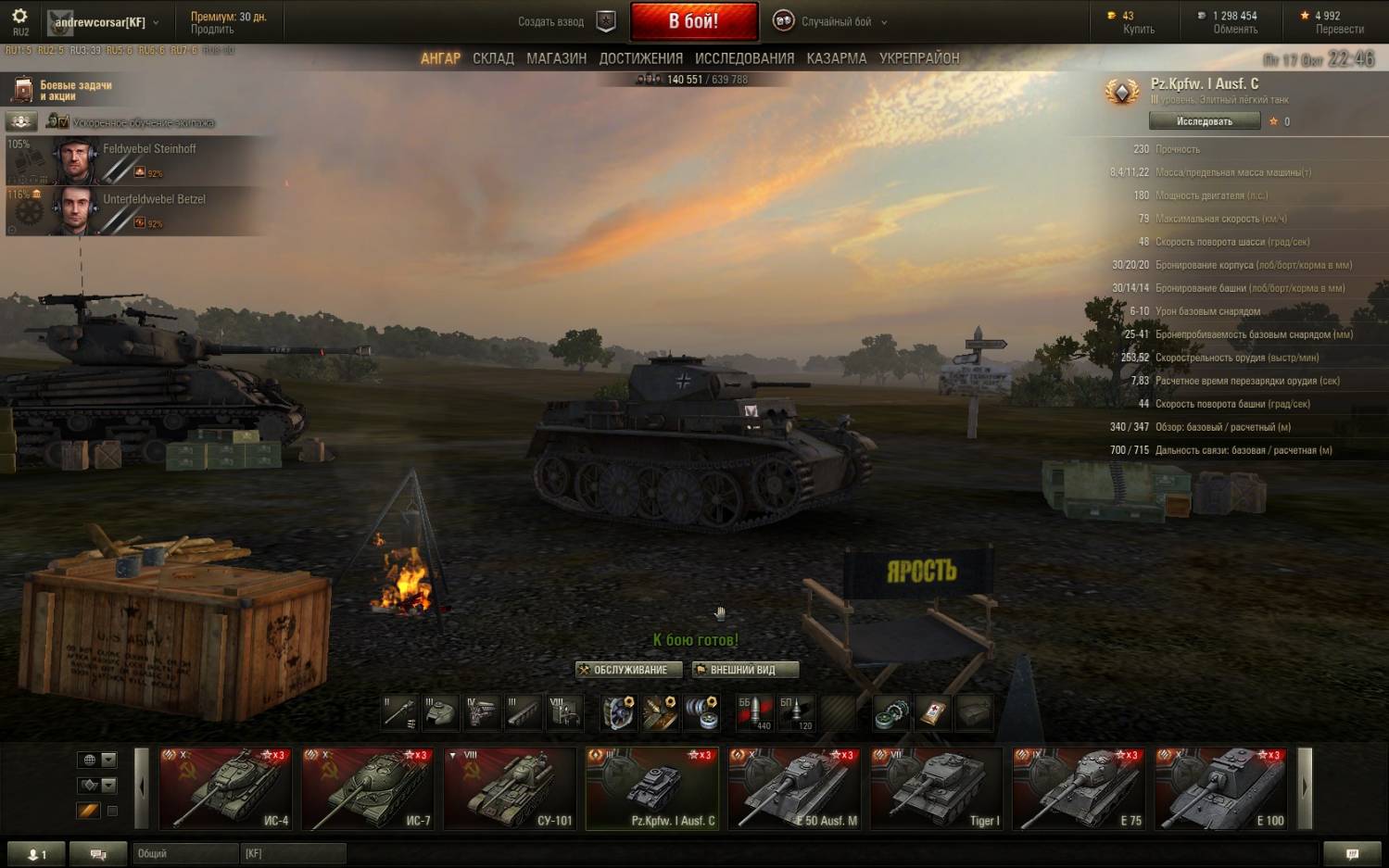1389x868 pixels.
Task: Open the УКРЕПРАЙОН stronghold tab
Action: pos(919,58)
